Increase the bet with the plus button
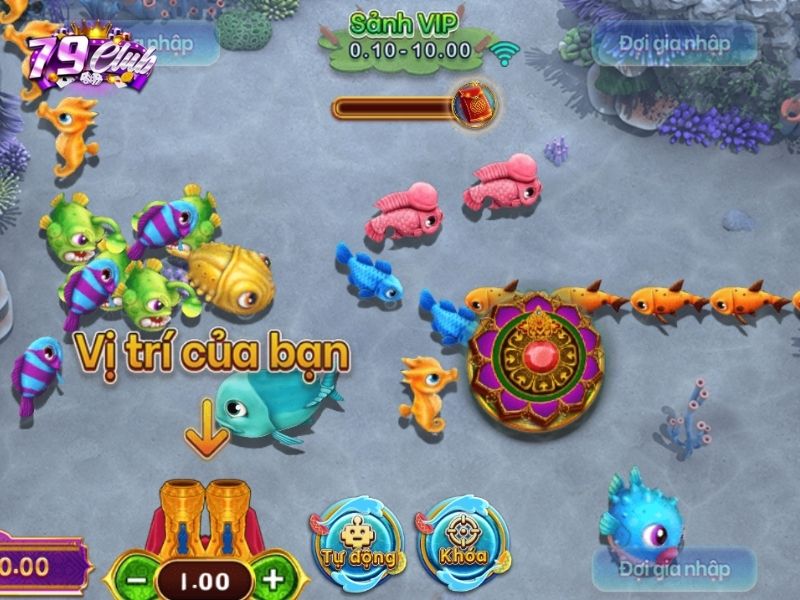Screen dimensions: 800x600 coord(272,579)
